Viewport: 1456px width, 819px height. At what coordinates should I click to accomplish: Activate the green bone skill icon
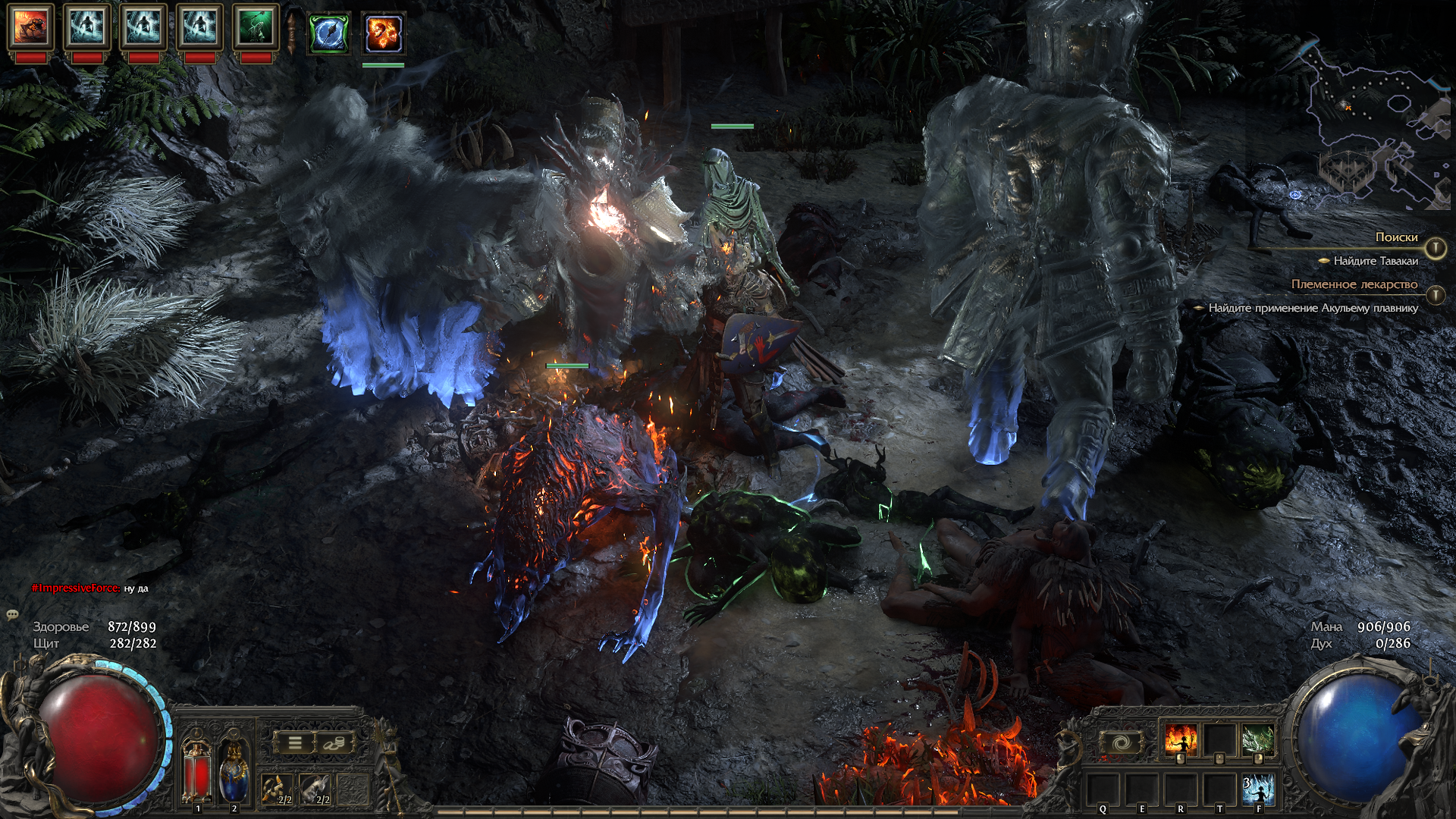pos(1257,740)
